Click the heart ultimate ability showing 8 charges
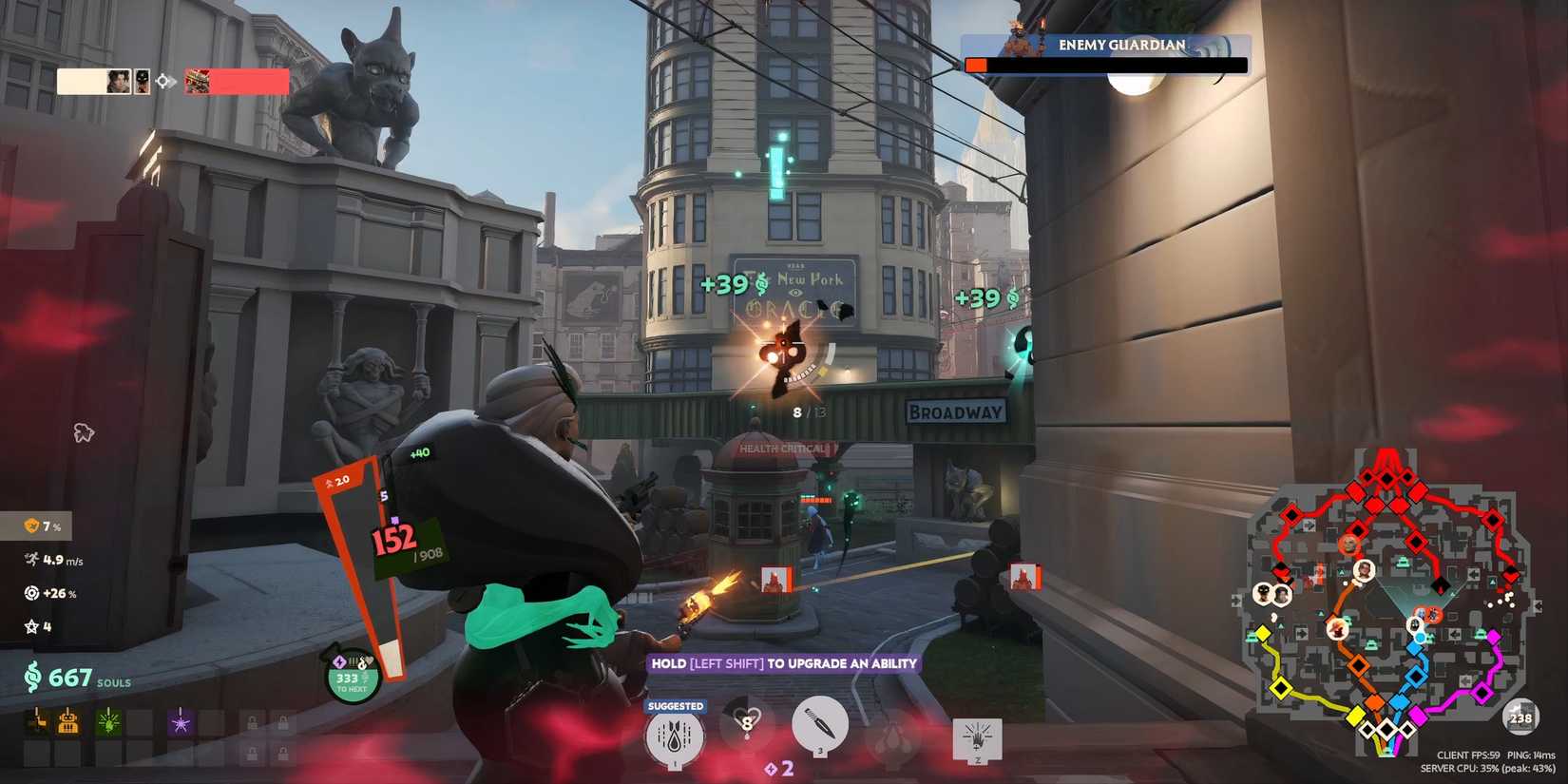 [x=747, y=722]
